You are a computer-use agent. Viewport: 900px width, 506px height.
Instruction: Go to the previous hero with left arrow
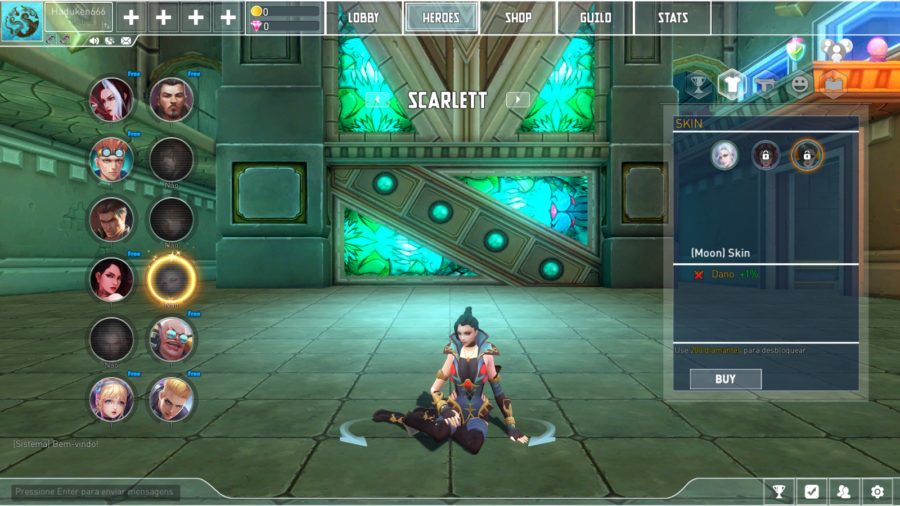pos(376,99)
